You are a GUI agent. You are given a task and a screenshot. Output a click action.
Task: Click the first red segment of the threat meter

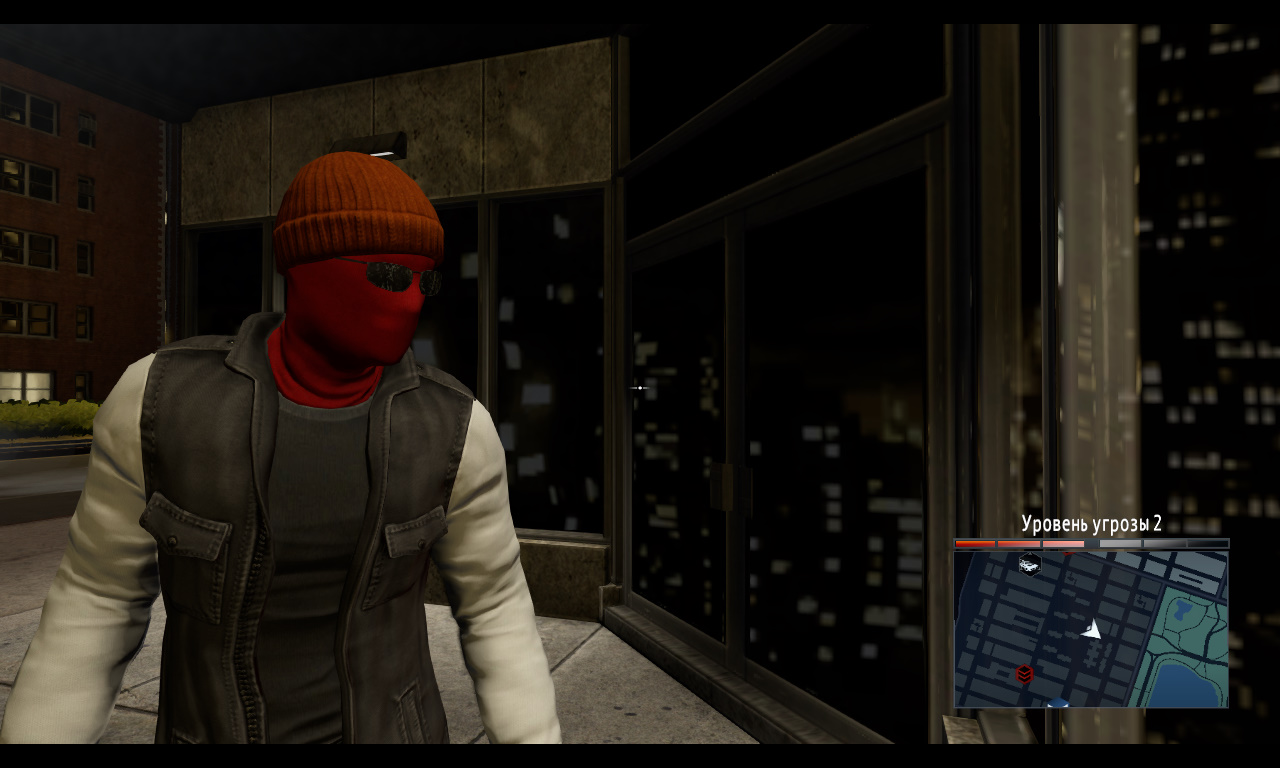pos(975,543)
